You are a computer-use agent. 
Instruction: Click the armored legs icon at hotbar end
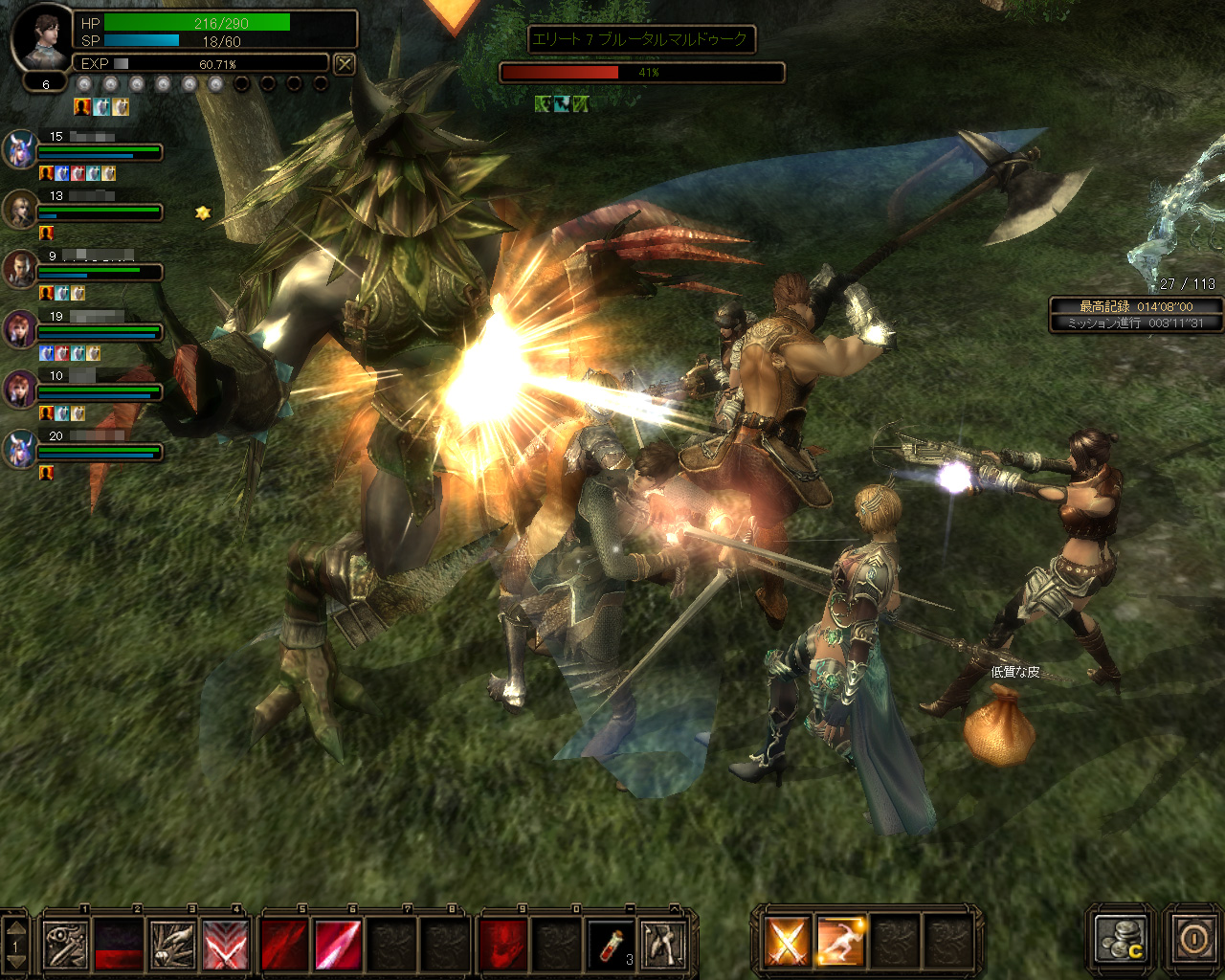(663, 944)
